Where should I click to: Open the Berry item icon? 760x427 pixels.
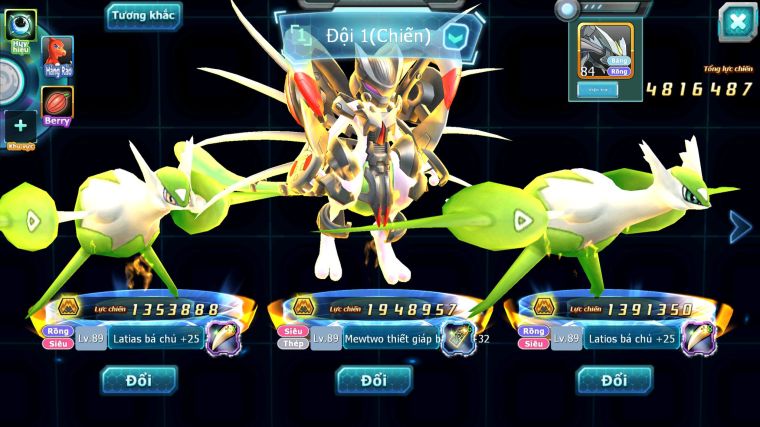[x=58, y=104]
